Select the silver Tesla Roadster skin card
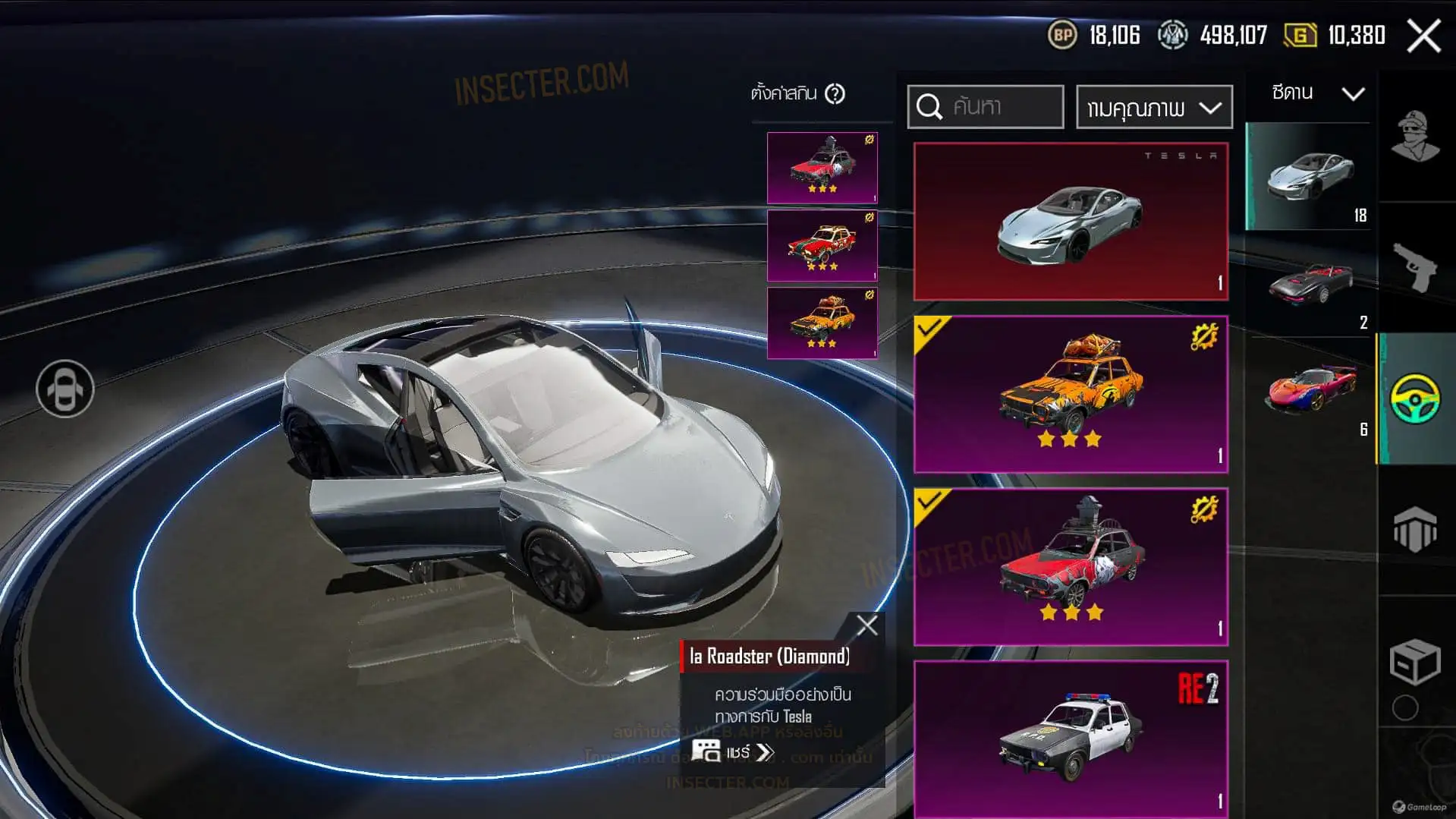1456x819 pixels. pos(1071,221)
